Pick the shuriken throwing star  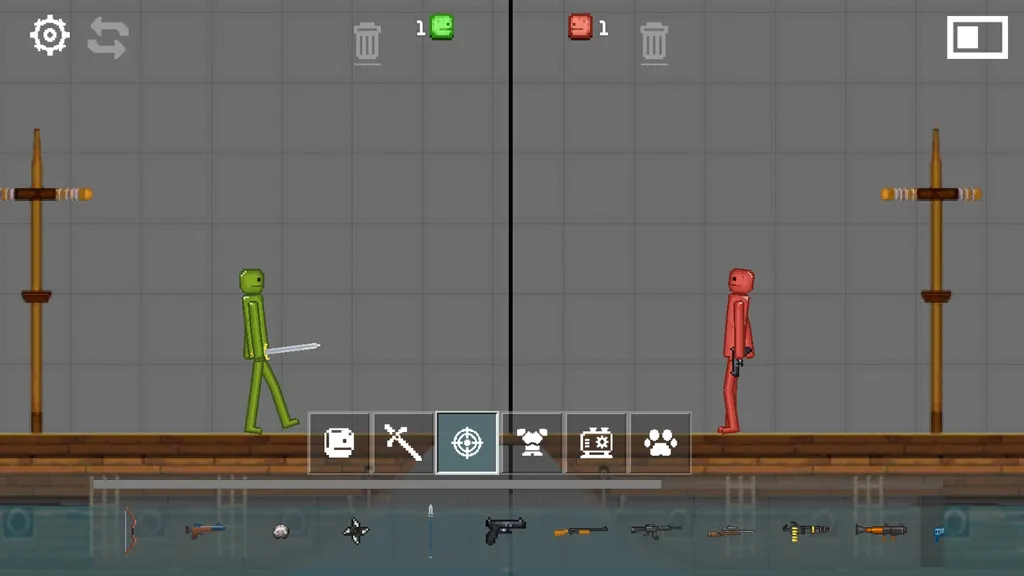point(356,530)
